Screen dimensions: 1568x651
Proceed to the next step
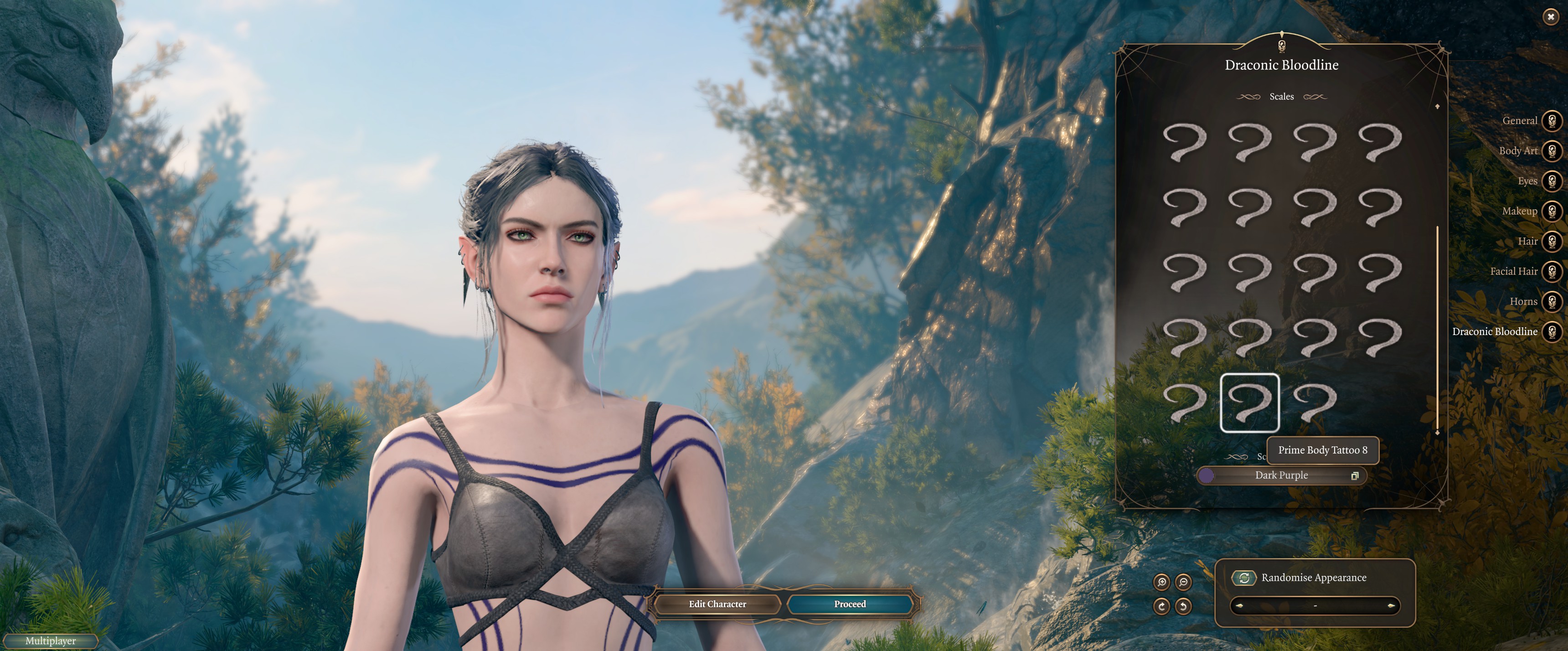[x=850, y=604]
